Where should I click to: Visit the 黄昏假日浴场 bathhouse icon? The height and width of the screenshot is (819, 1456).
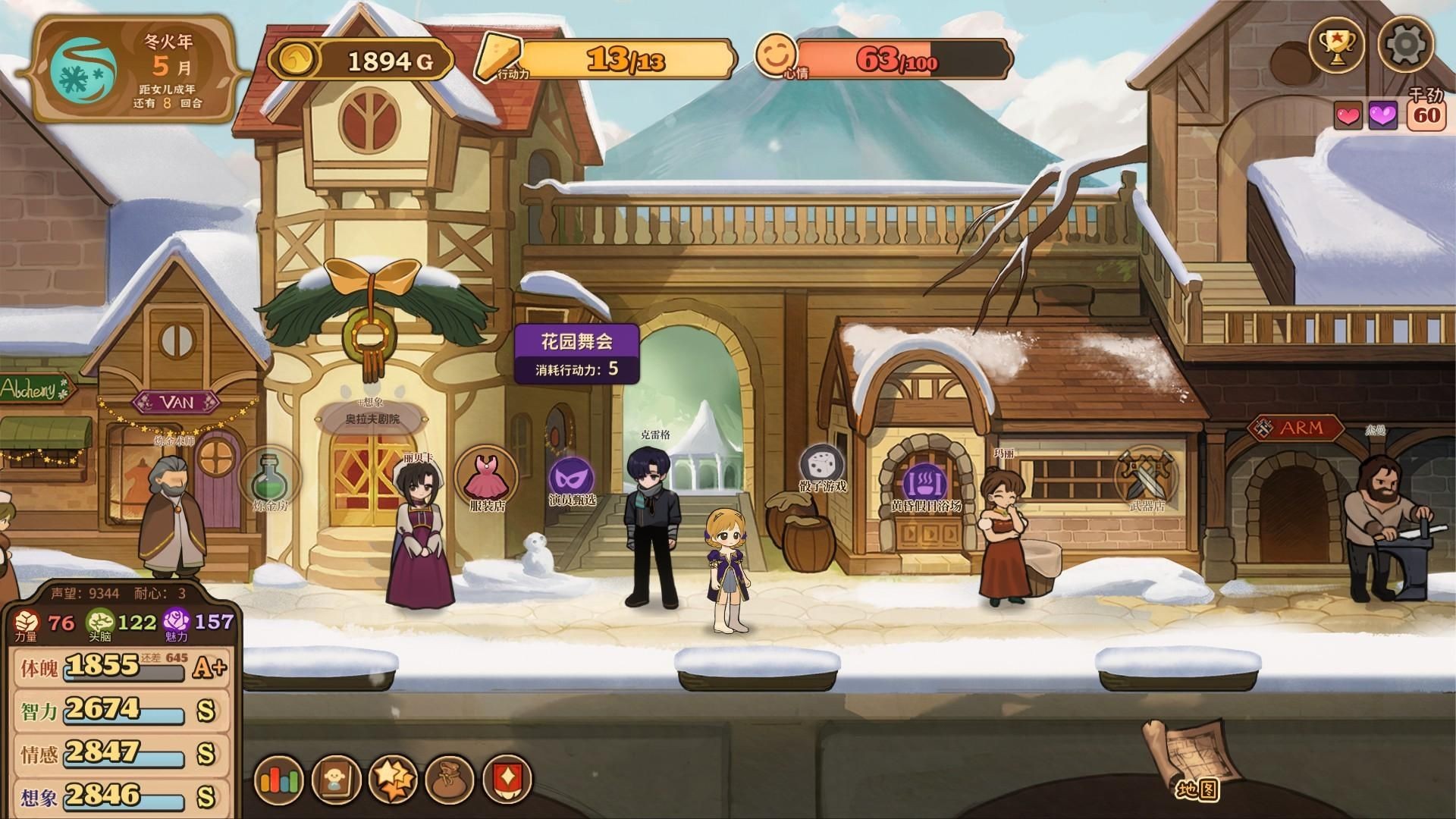(x=925, y=483)
